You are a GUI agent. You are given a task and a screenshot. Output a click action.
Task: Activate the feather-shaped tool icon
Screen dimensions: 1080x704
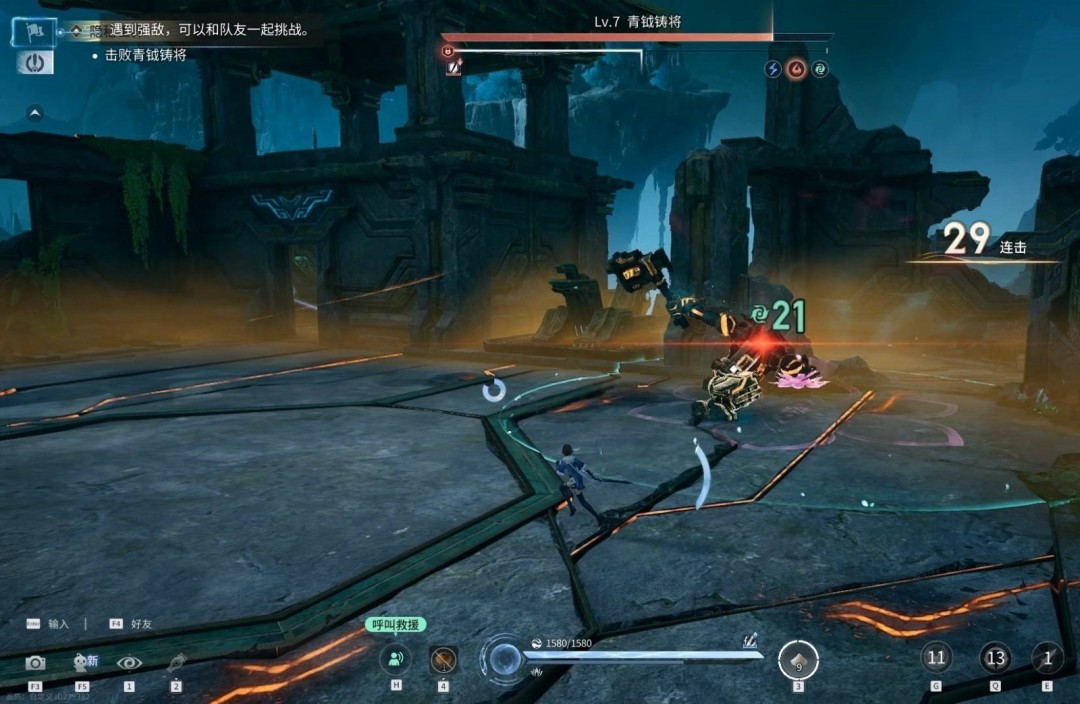click(x=176, y=662)
